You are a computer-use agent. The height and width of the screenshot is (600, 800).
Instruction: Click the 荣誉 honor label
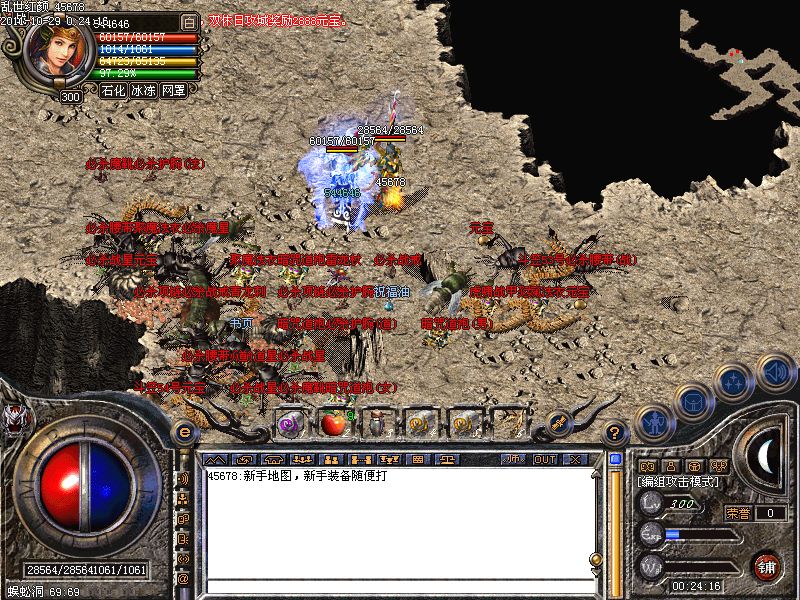click(x=738, y=513)
